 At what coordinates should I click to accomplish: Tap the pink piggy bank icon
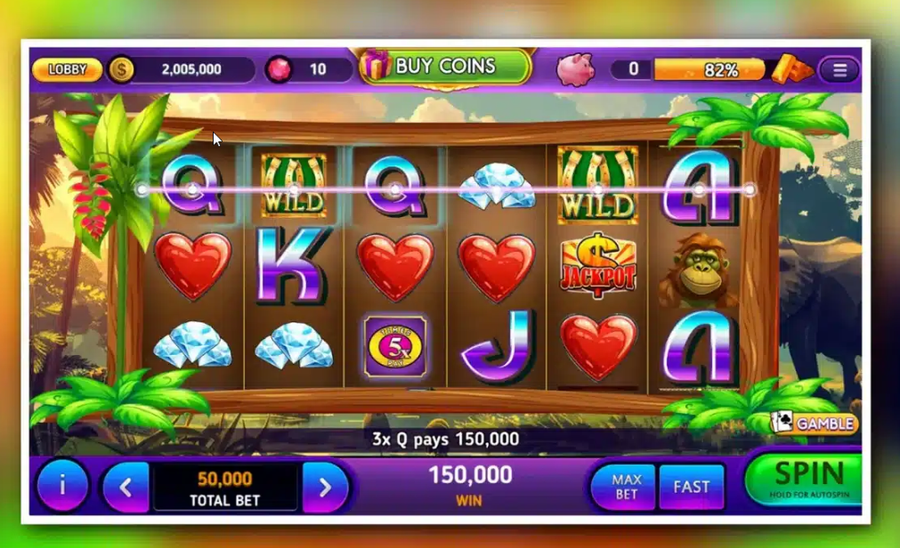click(574, 69)
